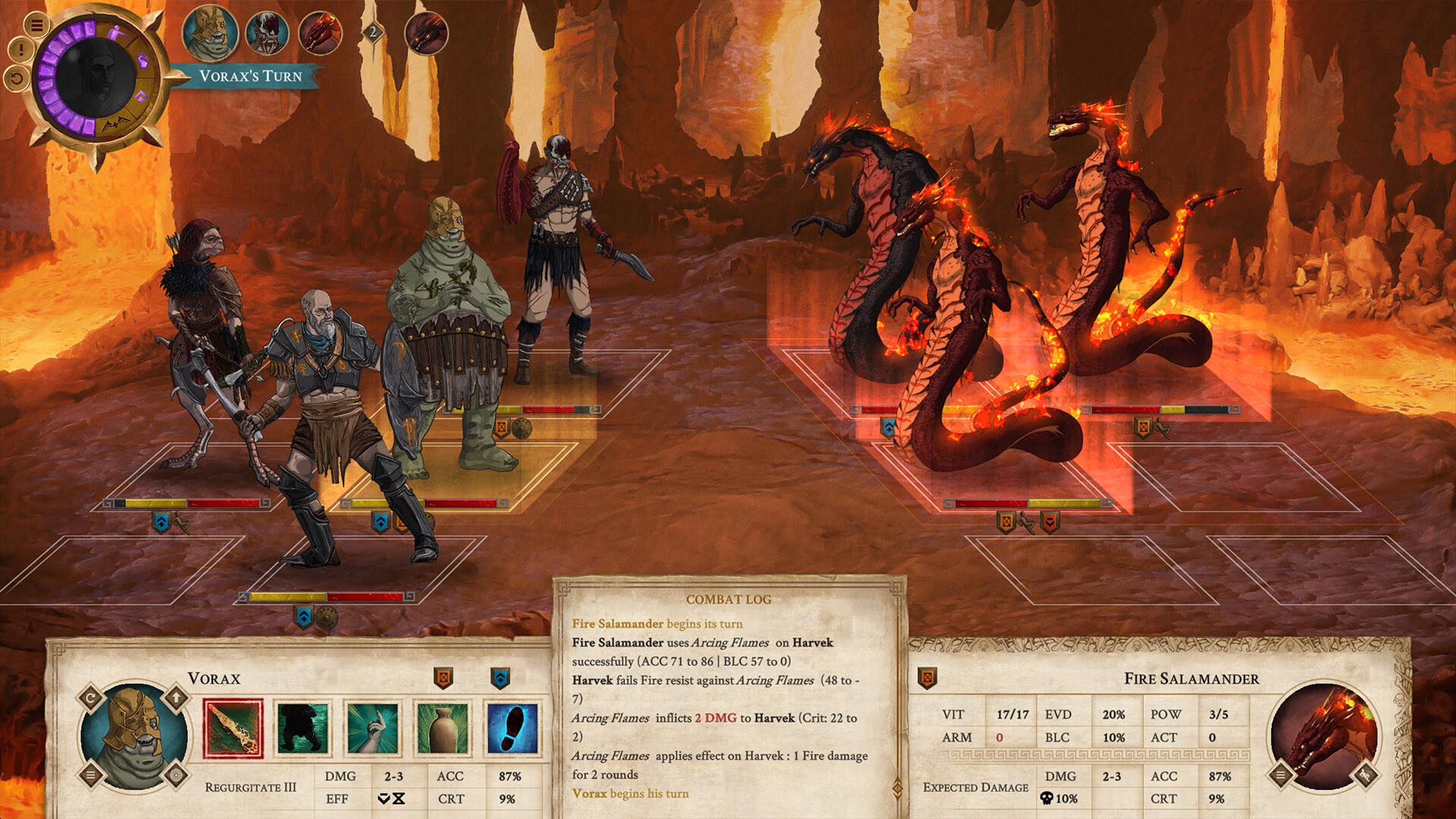Expand Vorax's details with the list icon
Image resolution: width=1456 pixels, height=819 pixels.
(x=91, y=775)
